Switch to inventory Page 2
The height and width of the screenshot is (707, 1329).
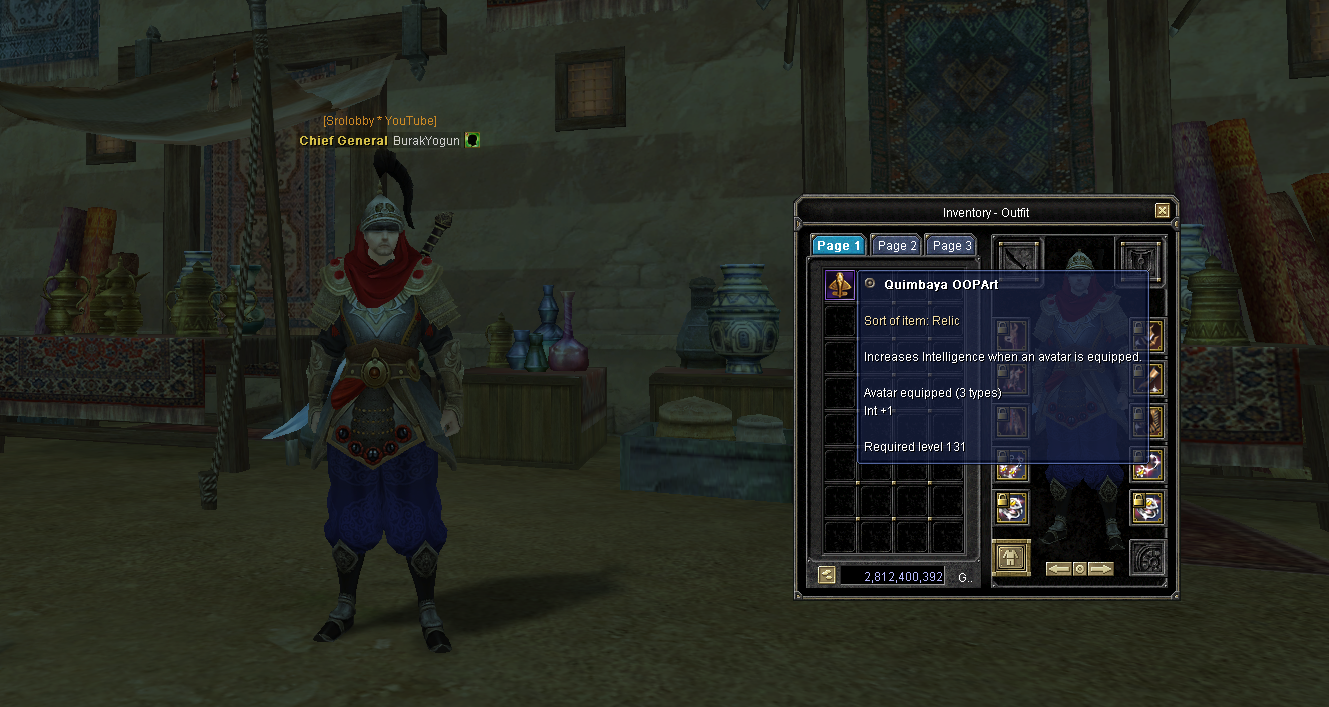coord(897,245)
